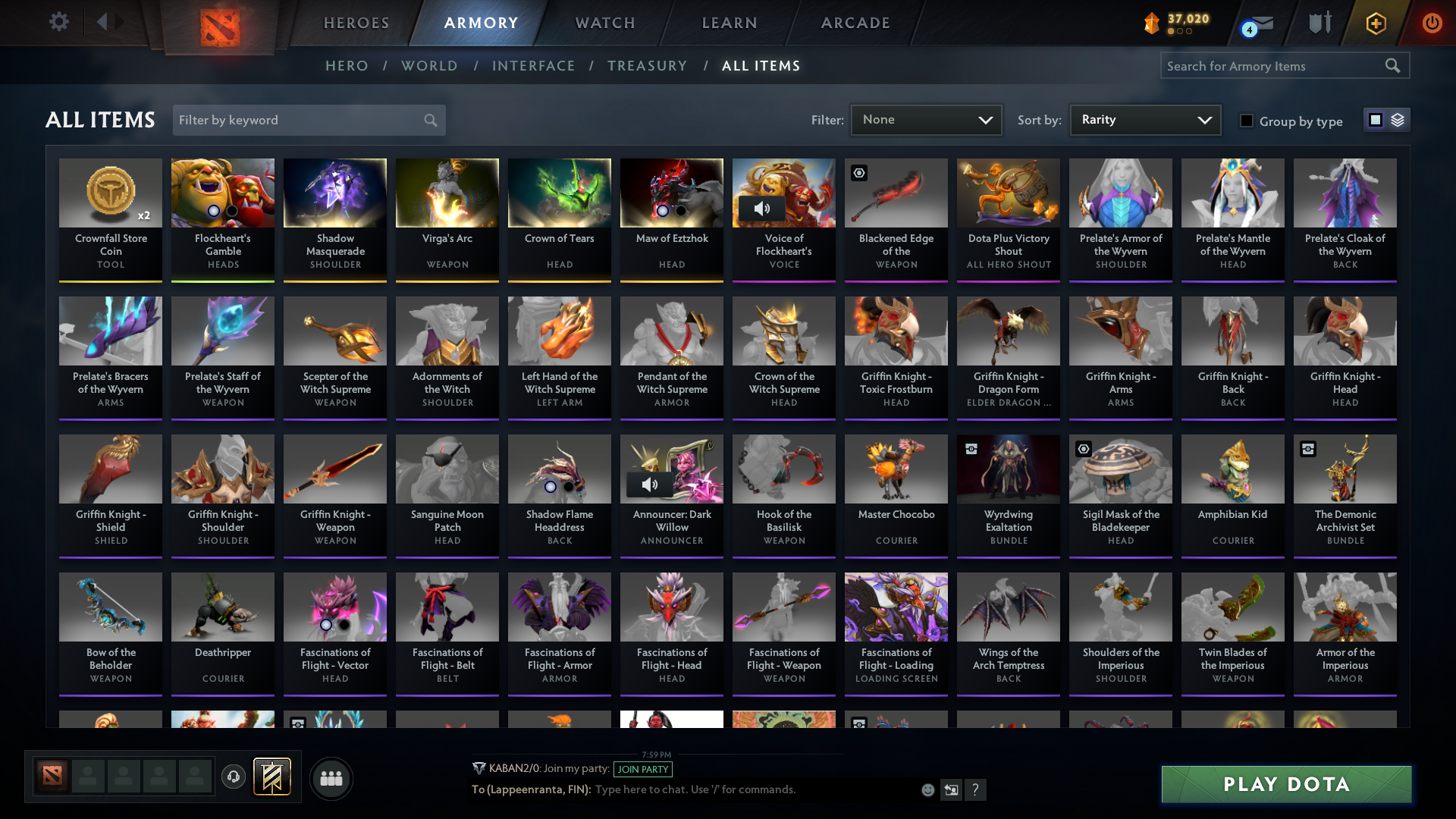1456x819 pixels.
Task: Open TREASURY in the Armory navigation
Action: tap(647, 66)
